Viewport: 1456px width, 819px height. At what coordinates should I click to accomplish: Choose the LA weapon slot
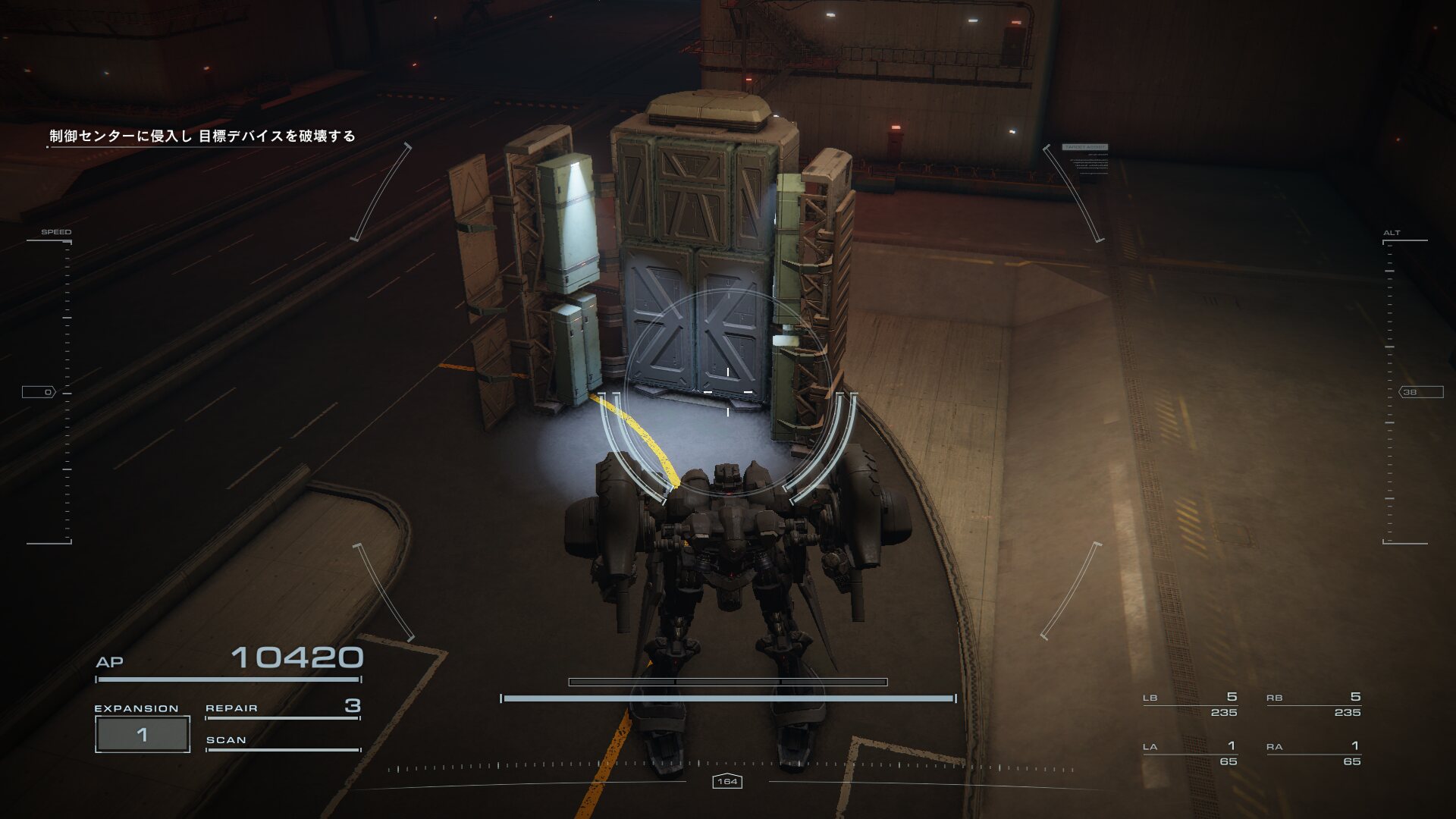pyautogui.click(x=1190, y=754)
